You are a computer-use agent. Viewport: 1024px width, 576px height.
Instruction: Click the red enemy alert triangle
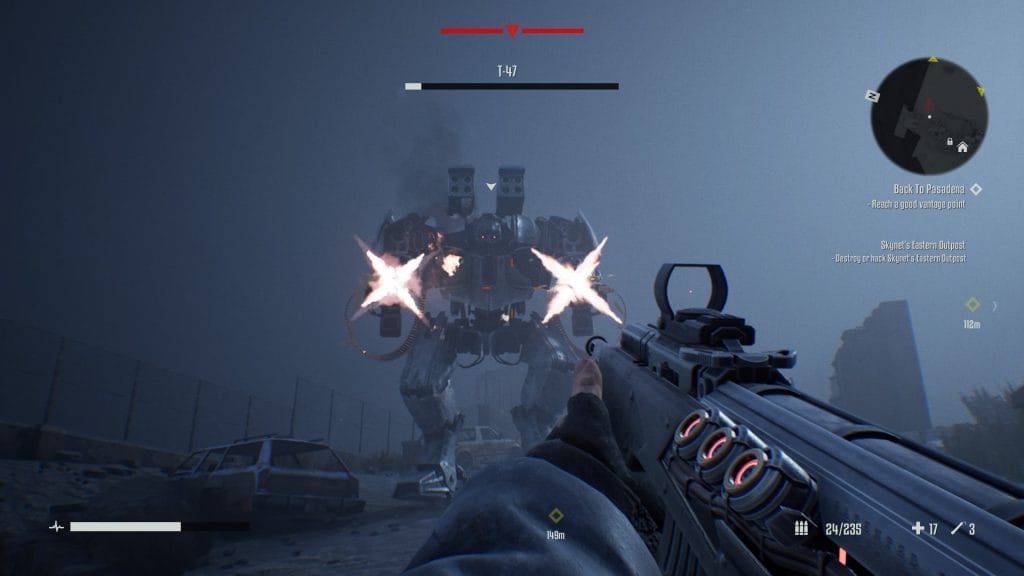pos(512,31)
